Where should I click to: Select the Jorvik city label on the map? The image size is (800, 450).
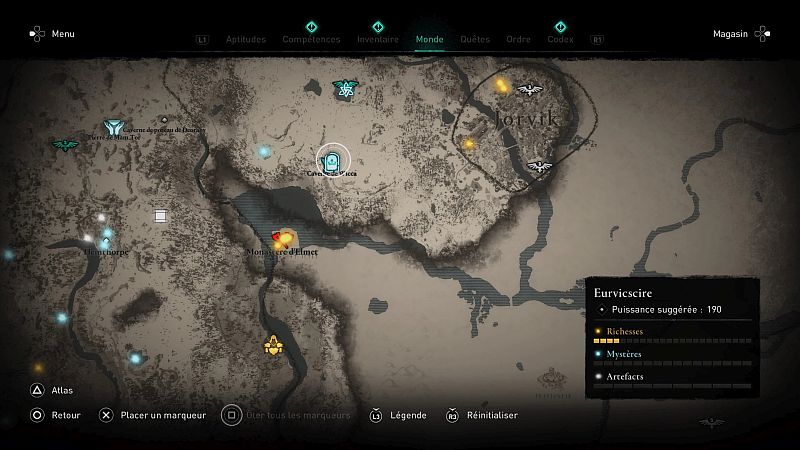[x=522, y=121]
